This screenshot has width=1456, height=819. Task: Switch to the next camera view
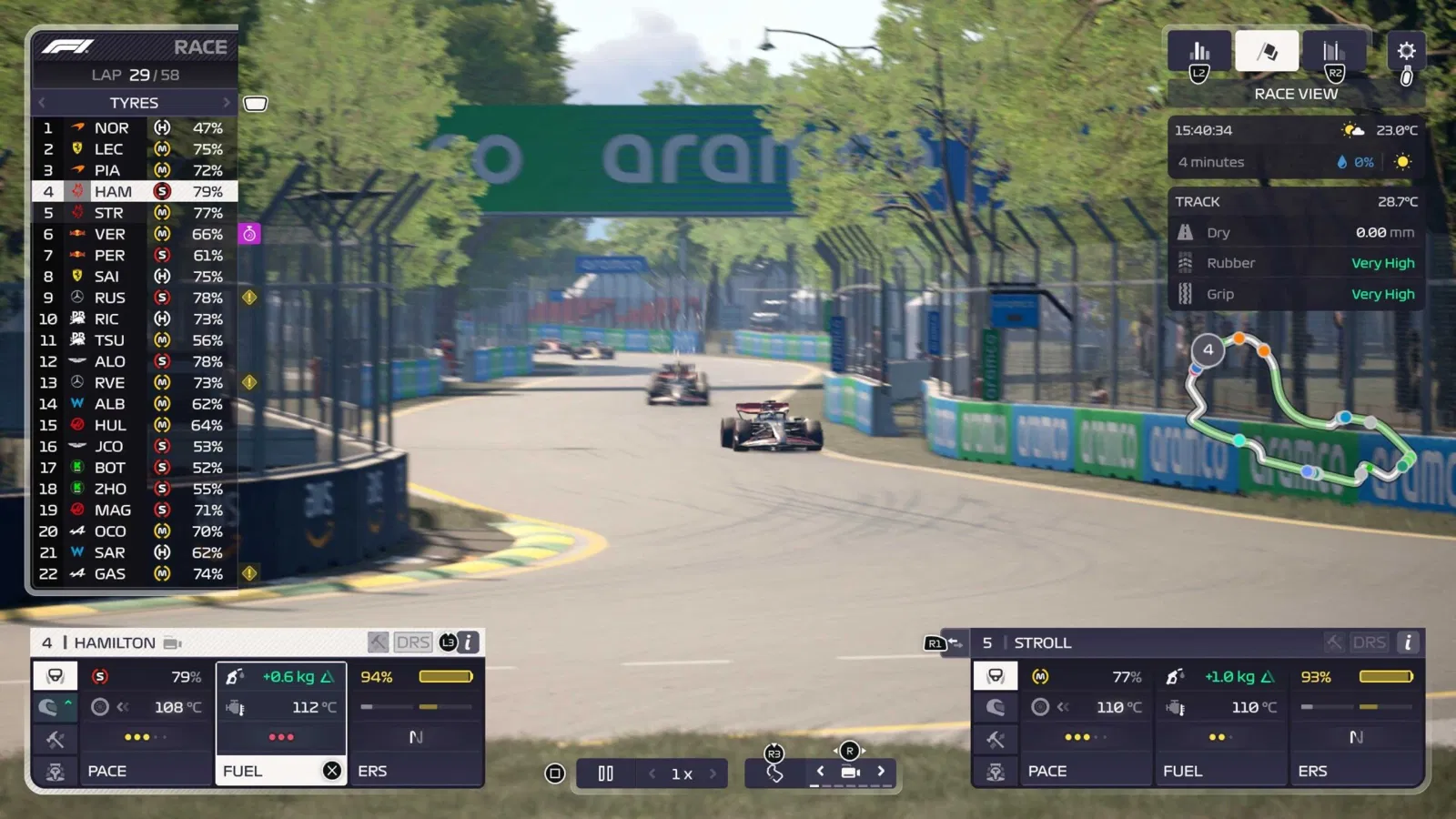[x=881, y=772]
